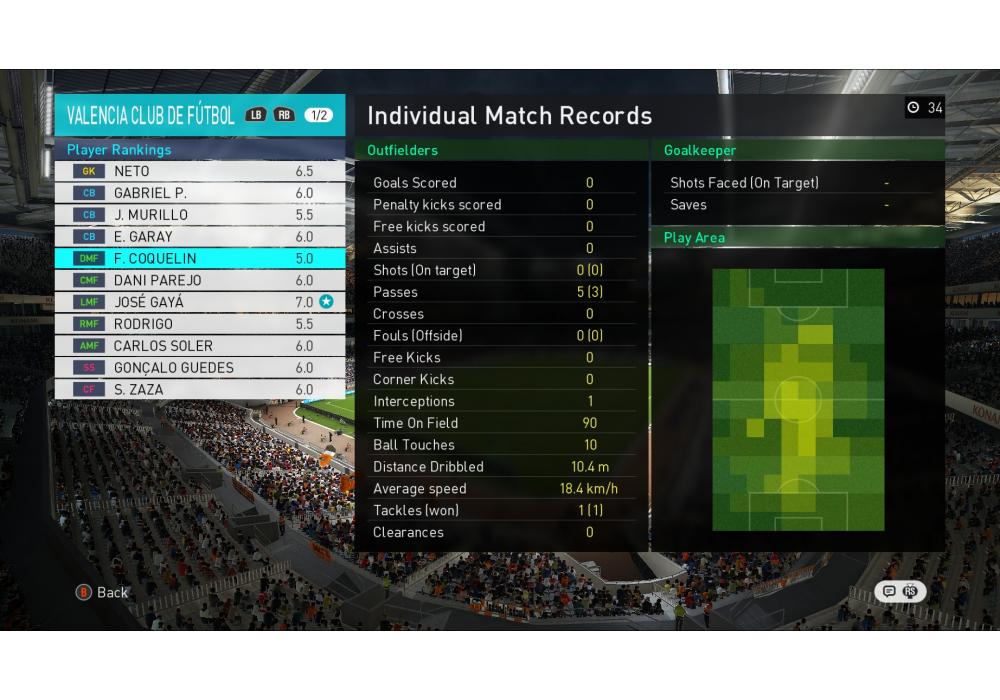
Task: Go back with the Back button
Action: (103, 592)
